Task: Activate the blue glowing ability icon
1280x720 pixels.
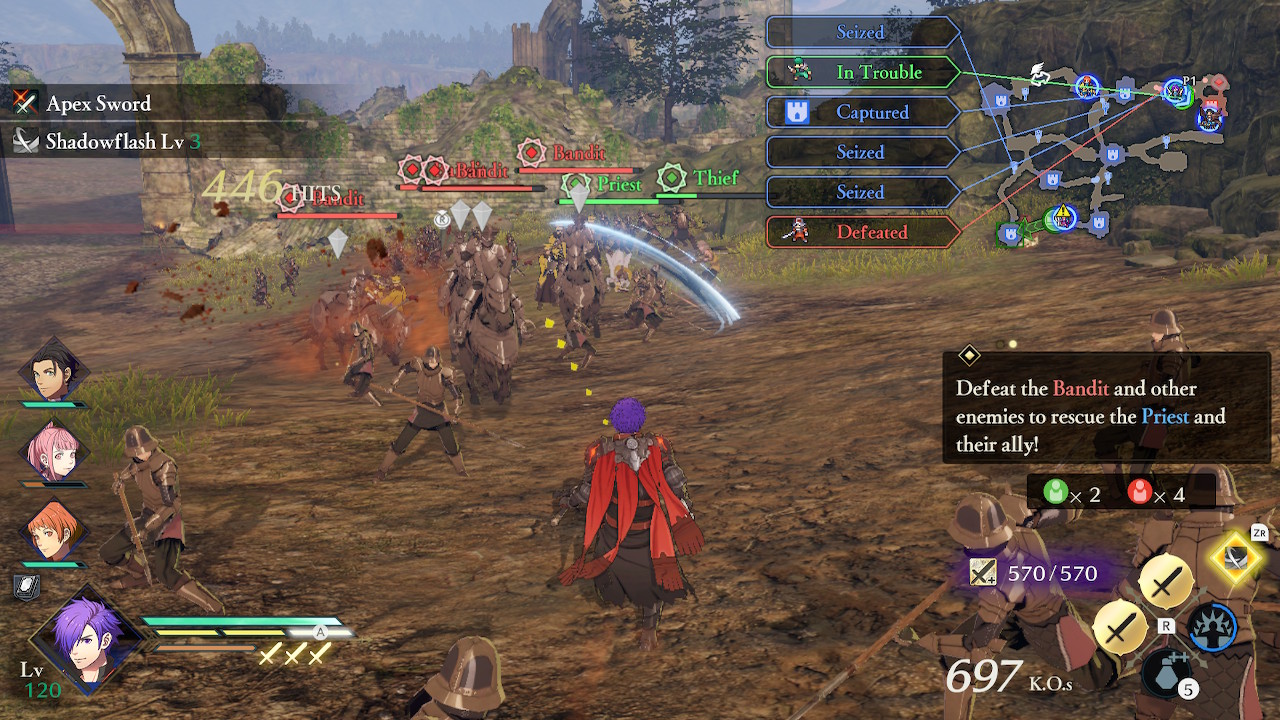Action: [1211, 628]
